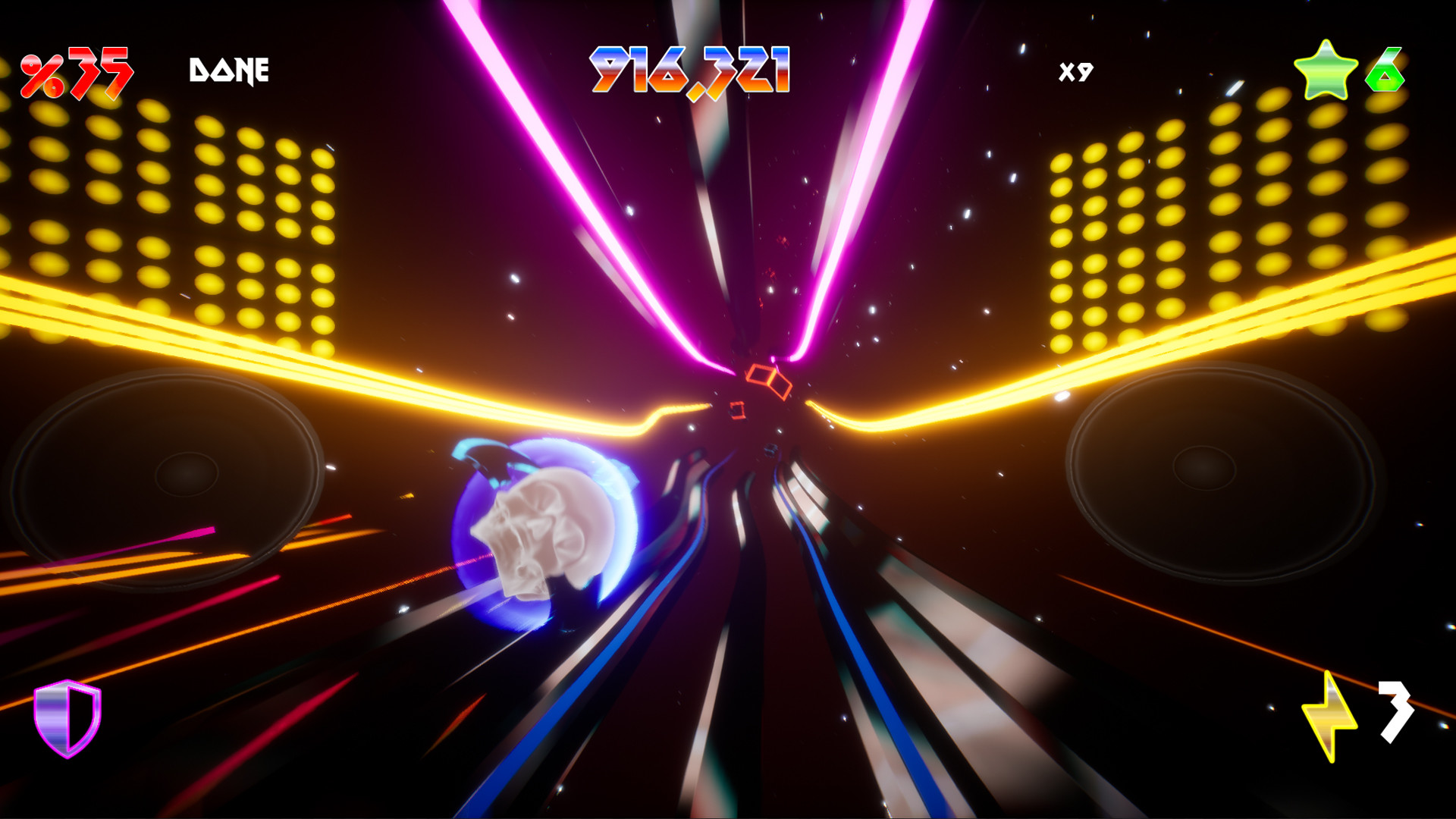Viewport: 1456px width, 819px height.
Task: Select the DONE label
Action: pyautogui.click(x=227, y=70)
